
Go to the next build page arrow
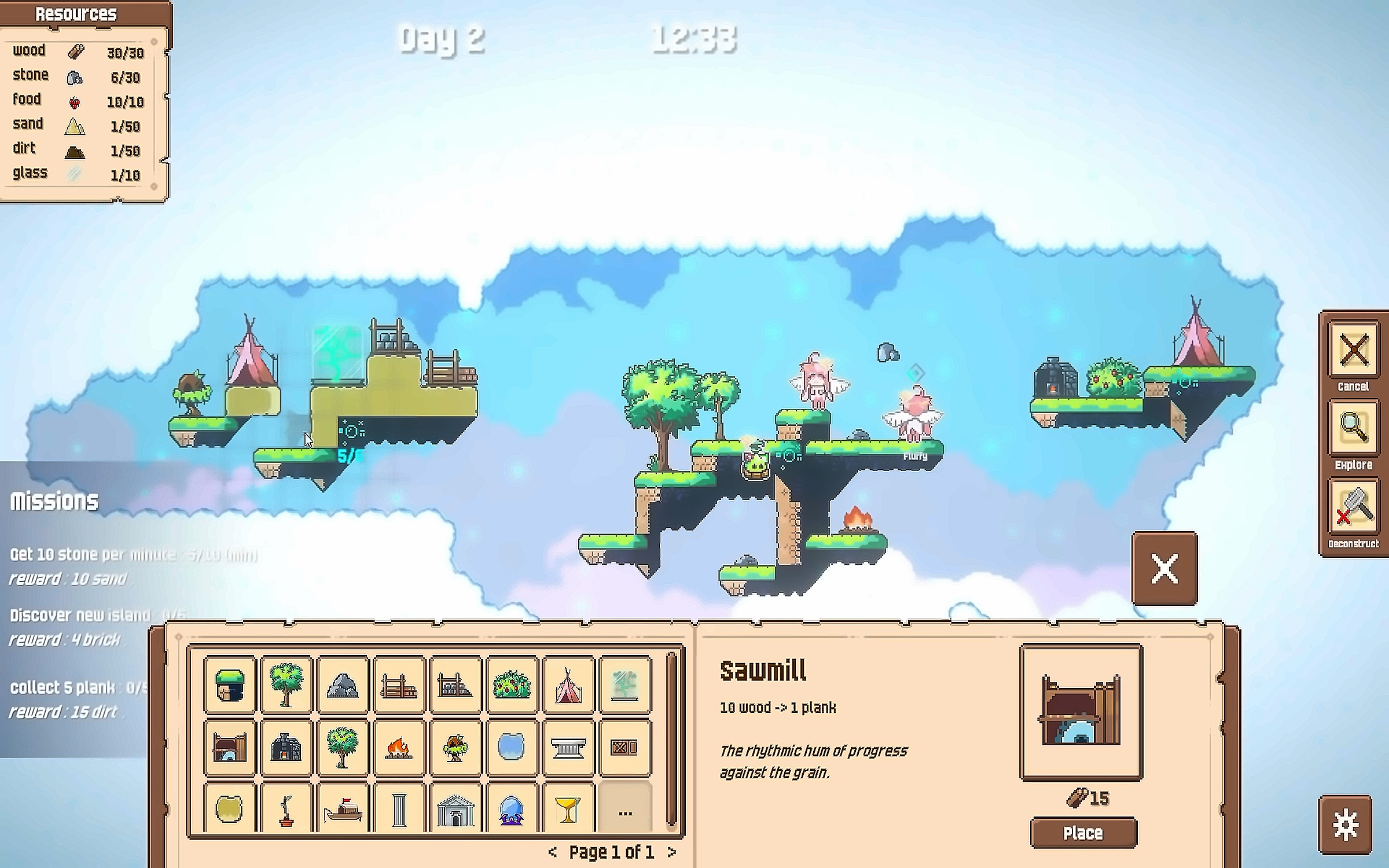(671, 852)
